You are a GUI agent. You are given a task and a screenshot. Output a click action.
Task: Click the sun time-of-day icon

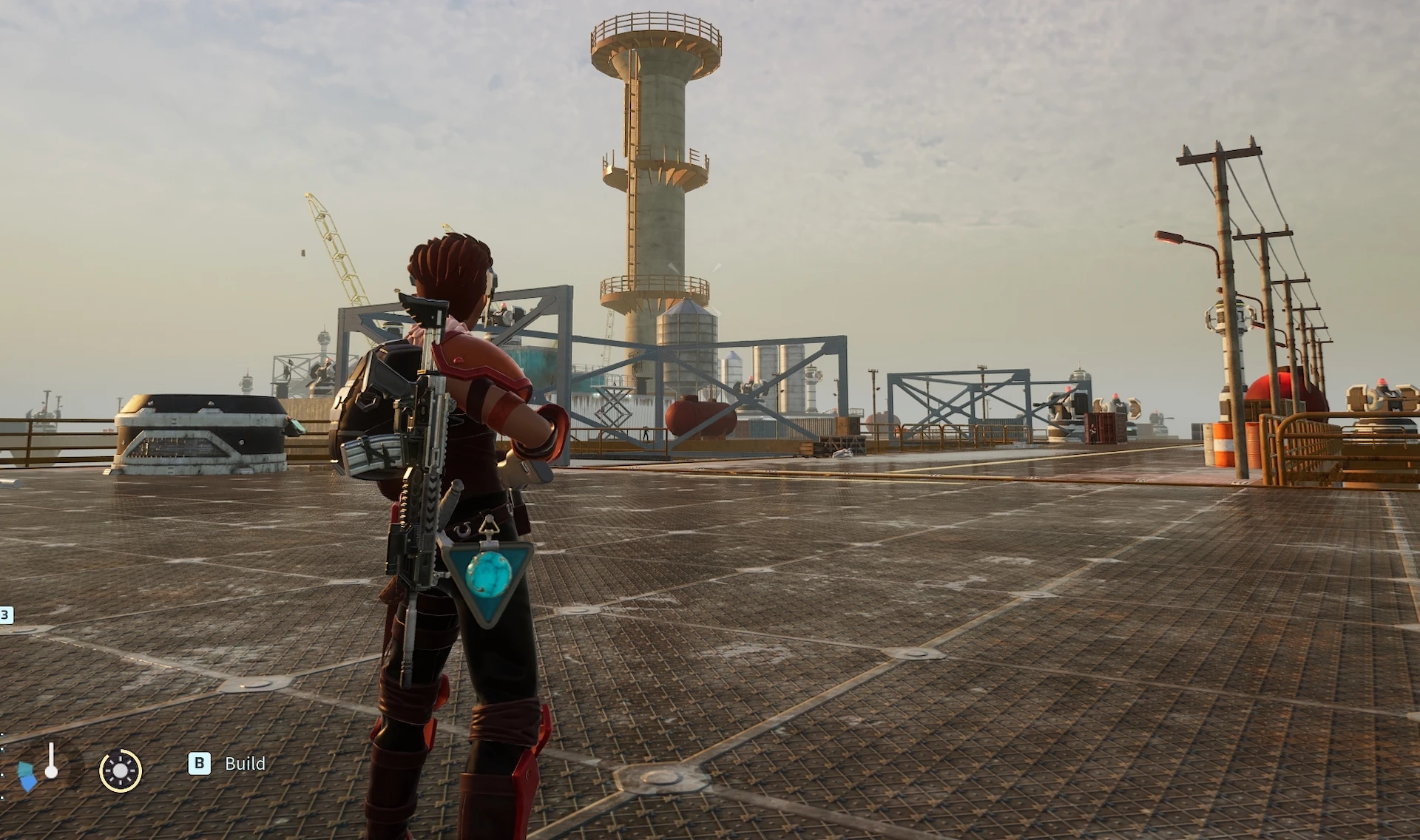[x=121, y=770]
